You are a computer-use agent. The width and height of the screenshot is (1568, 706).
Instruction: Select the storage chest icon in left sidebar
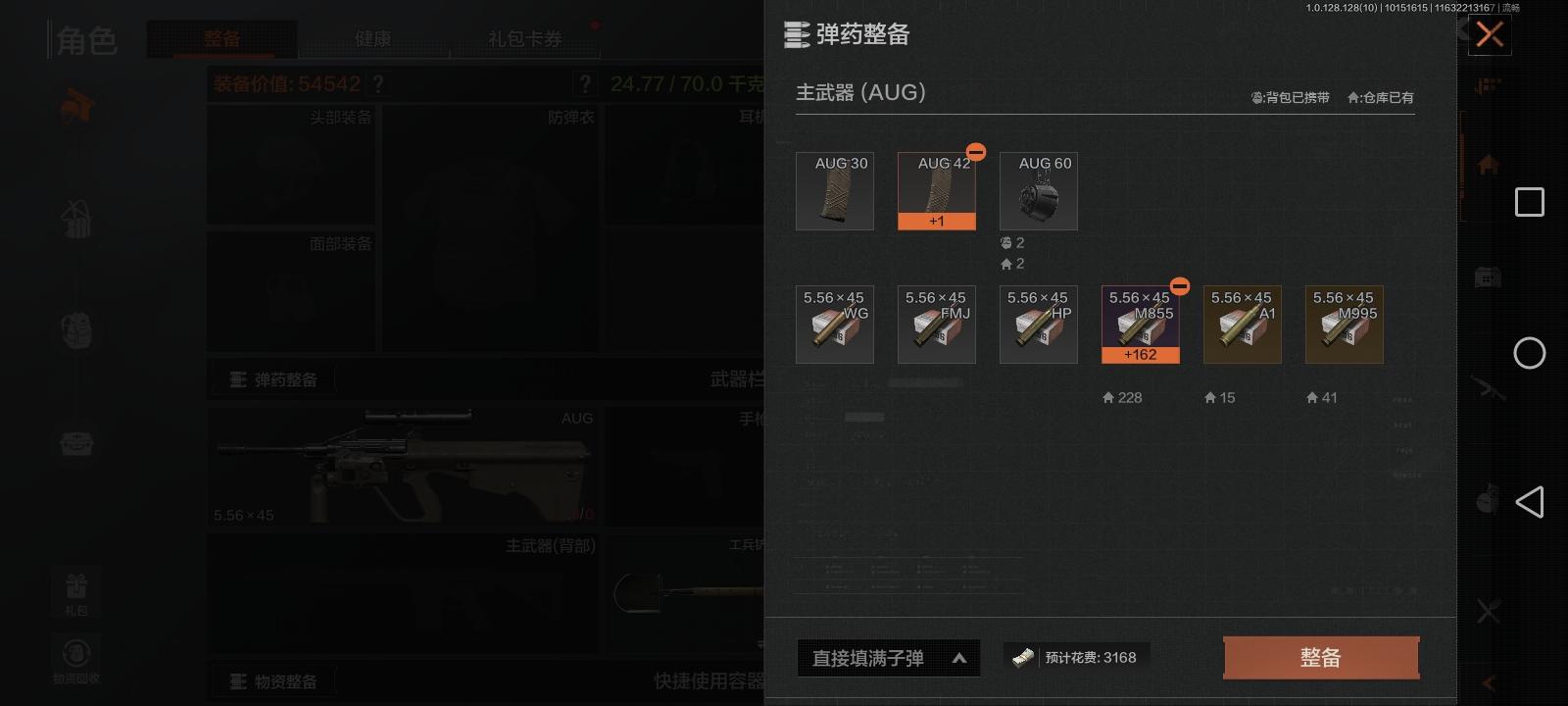click(x=78, y=446)
